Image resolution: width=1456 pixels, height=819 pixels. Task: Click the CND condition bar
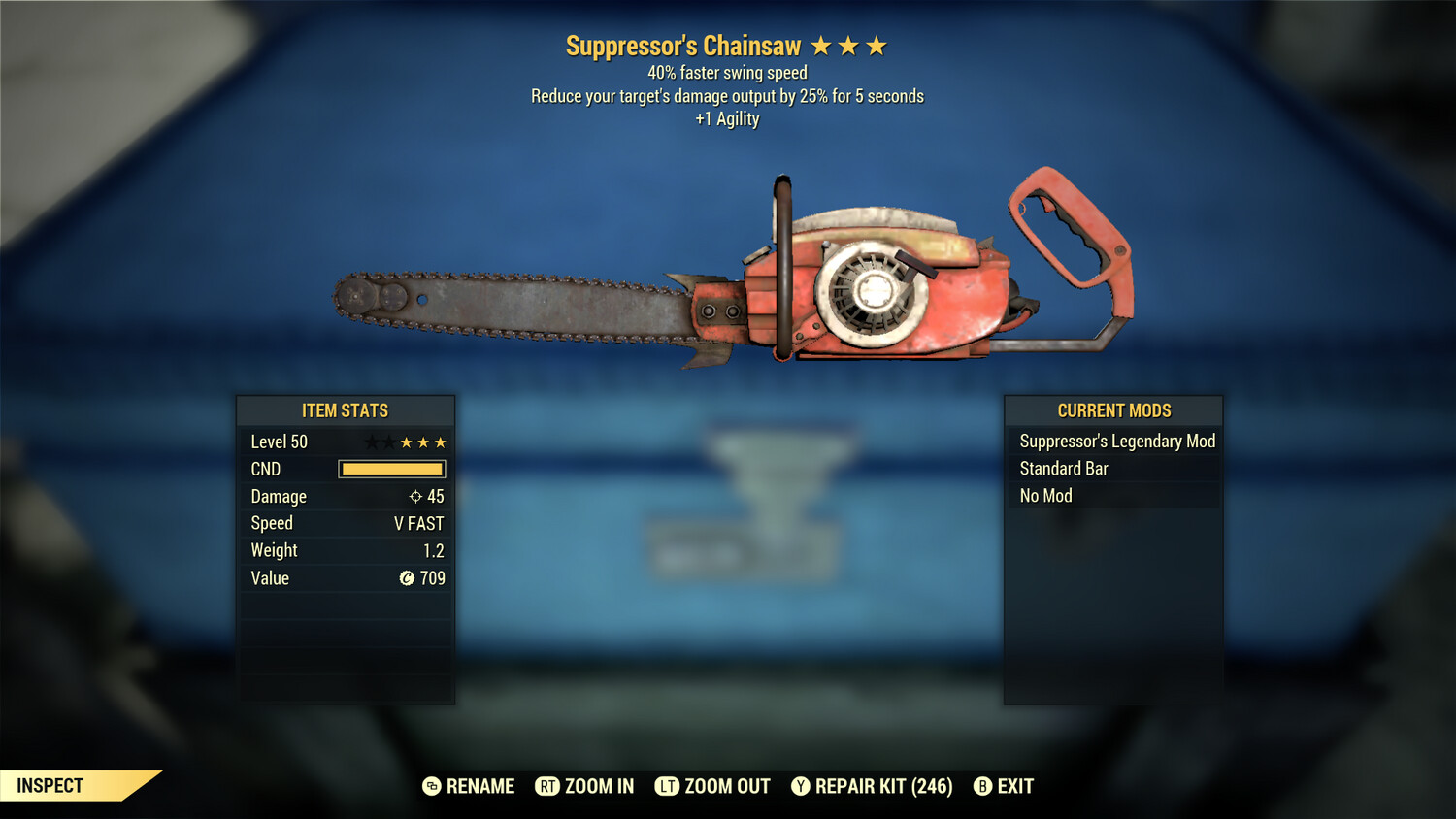391,469
